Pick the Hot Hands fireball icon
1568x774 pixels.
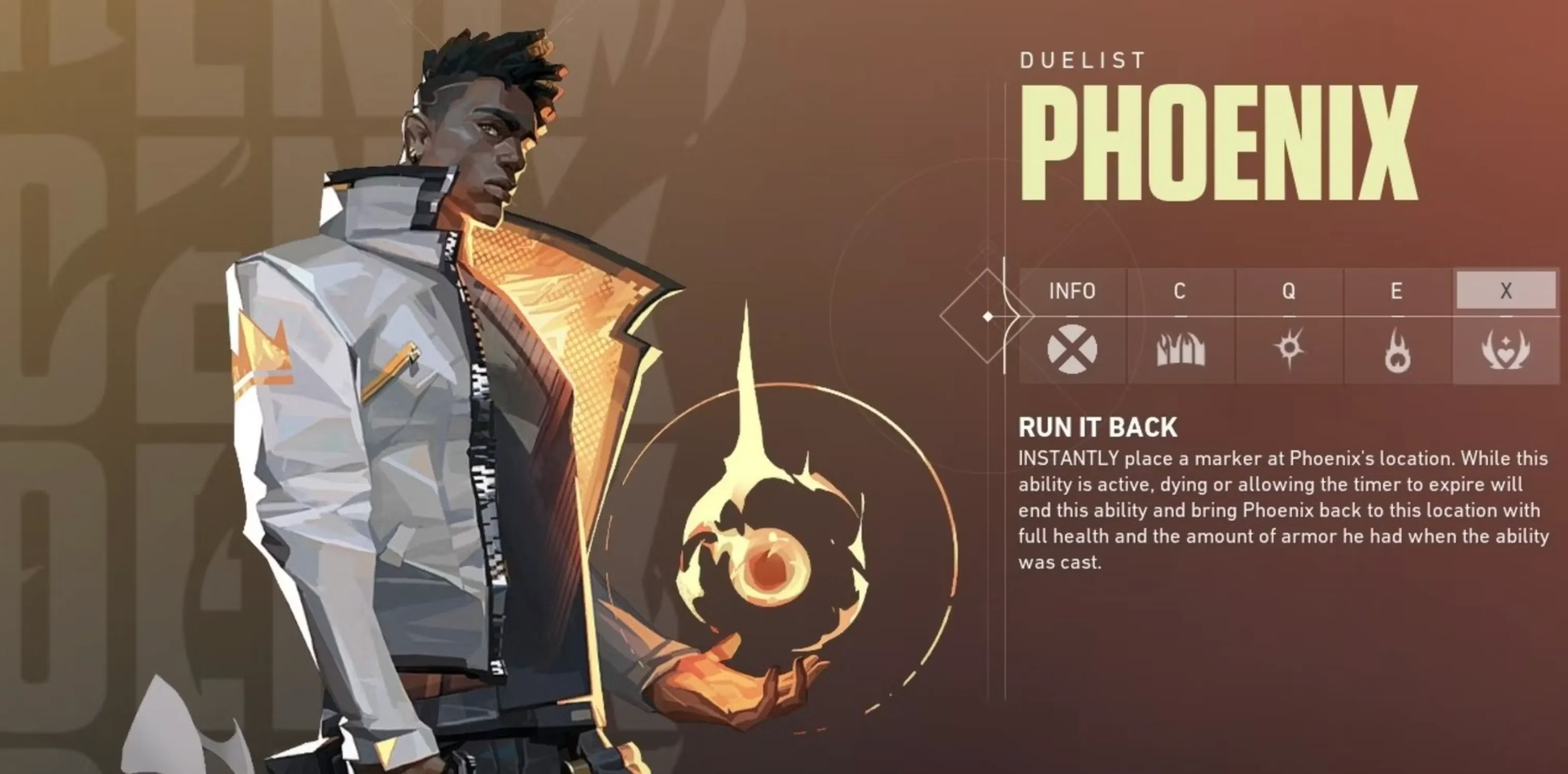pos(1396,351)
